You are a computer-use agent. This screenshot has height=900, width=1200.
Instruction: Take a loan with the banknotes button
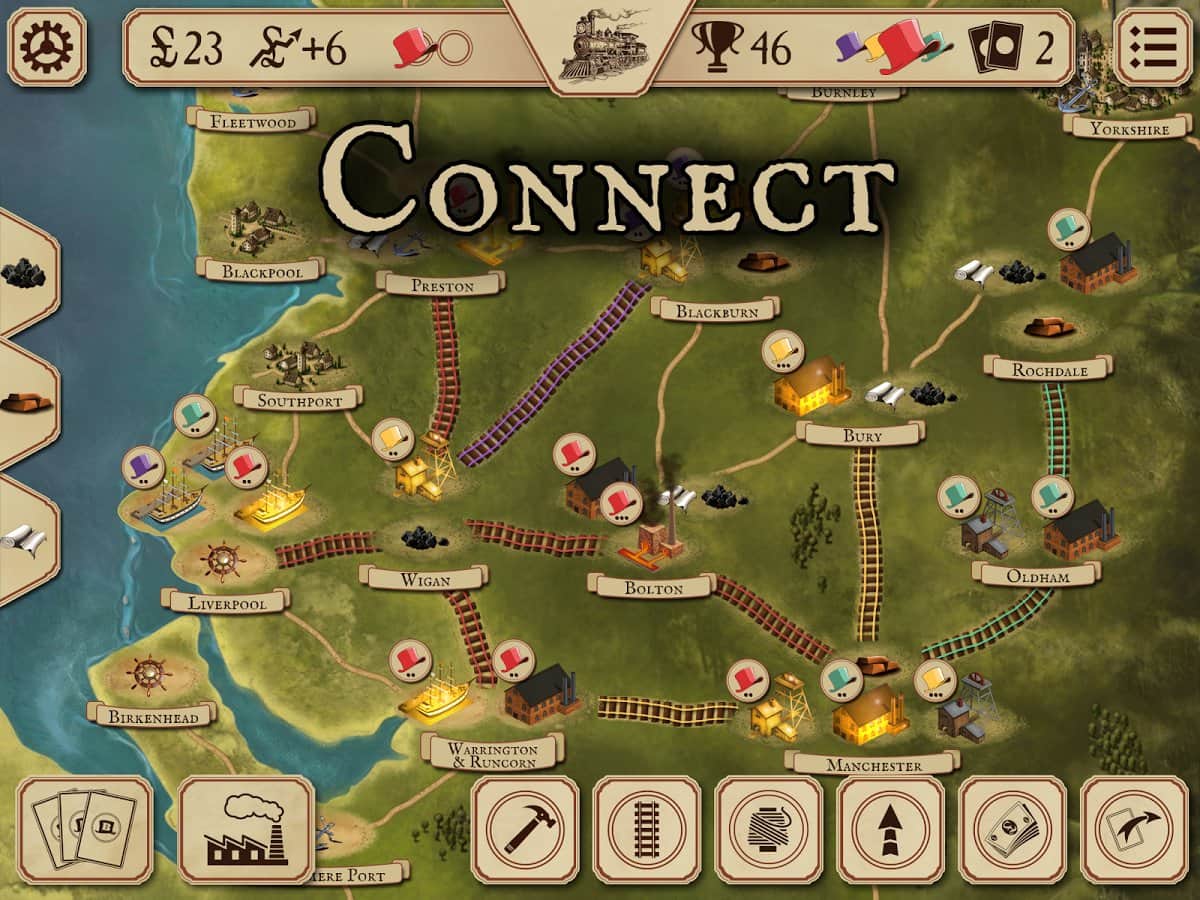1012,830
